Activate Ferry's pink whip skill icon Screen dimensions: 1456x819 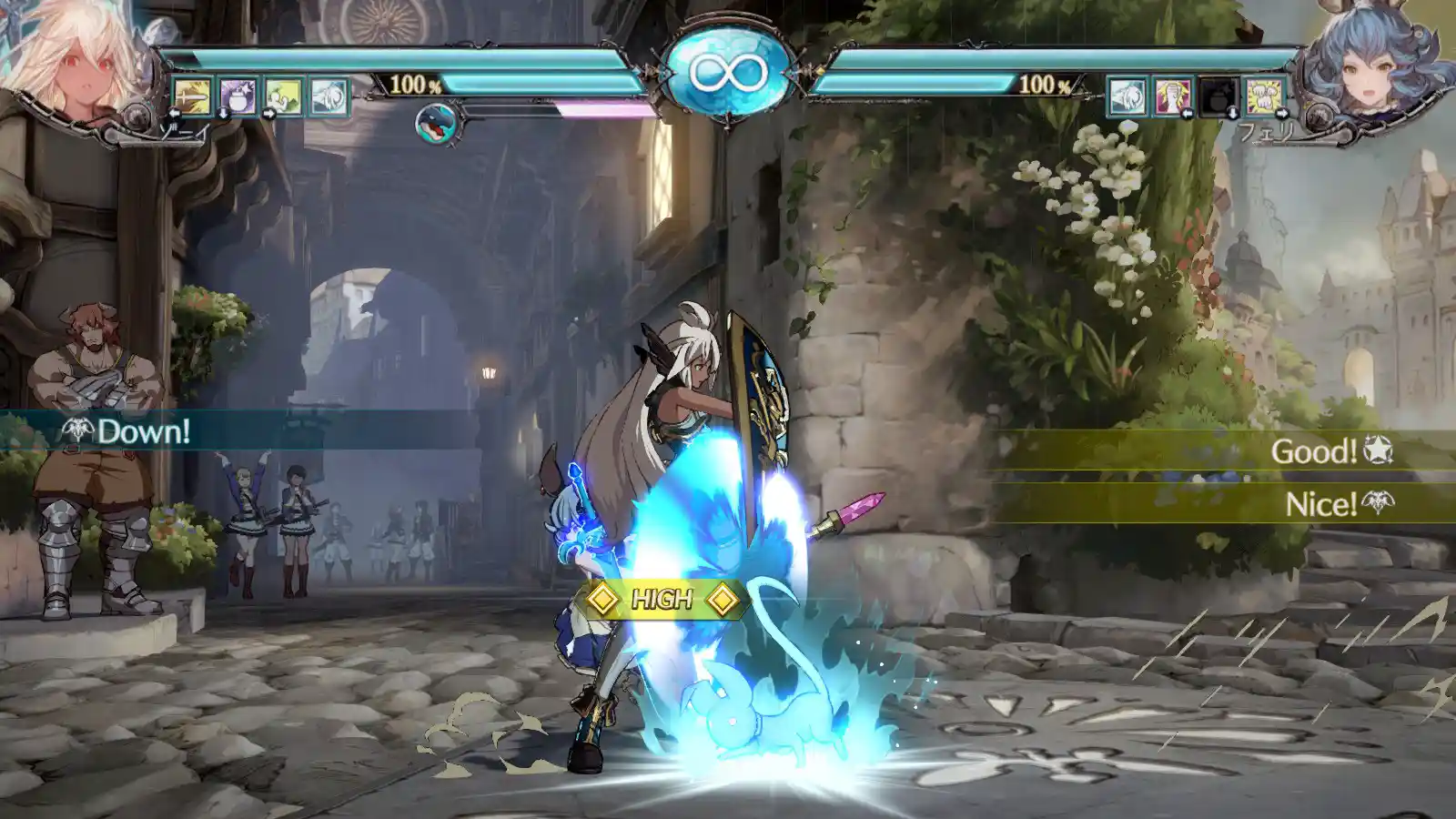[1172, 96]
